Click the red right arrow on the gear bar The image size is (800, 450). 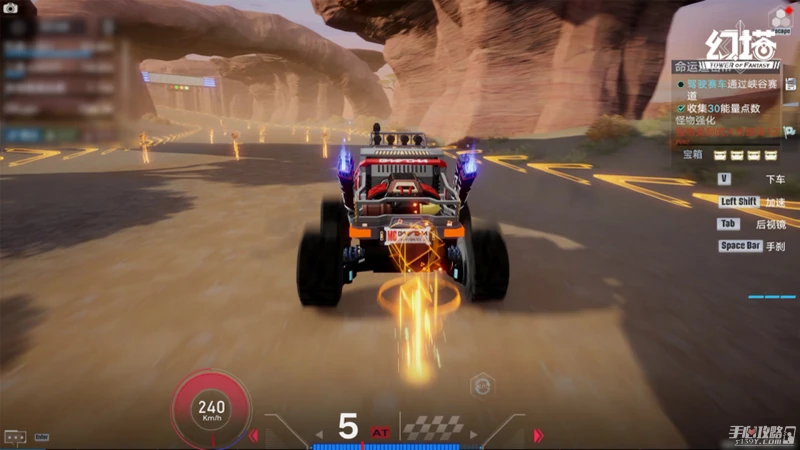click(x=538, y=435)
